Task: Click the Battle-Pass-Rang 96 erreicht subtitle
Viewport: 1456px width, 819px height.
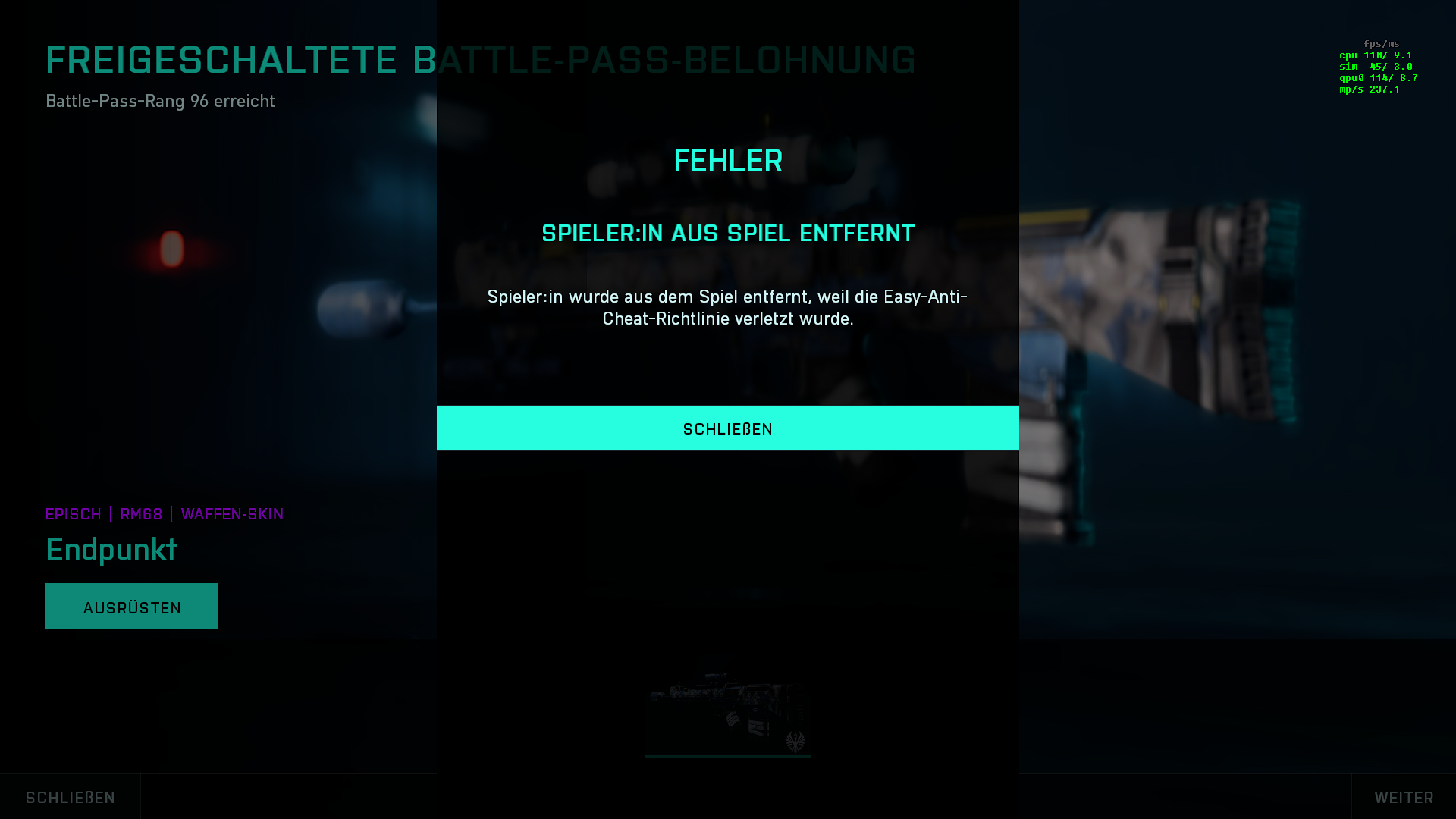Action: [160, 101]
